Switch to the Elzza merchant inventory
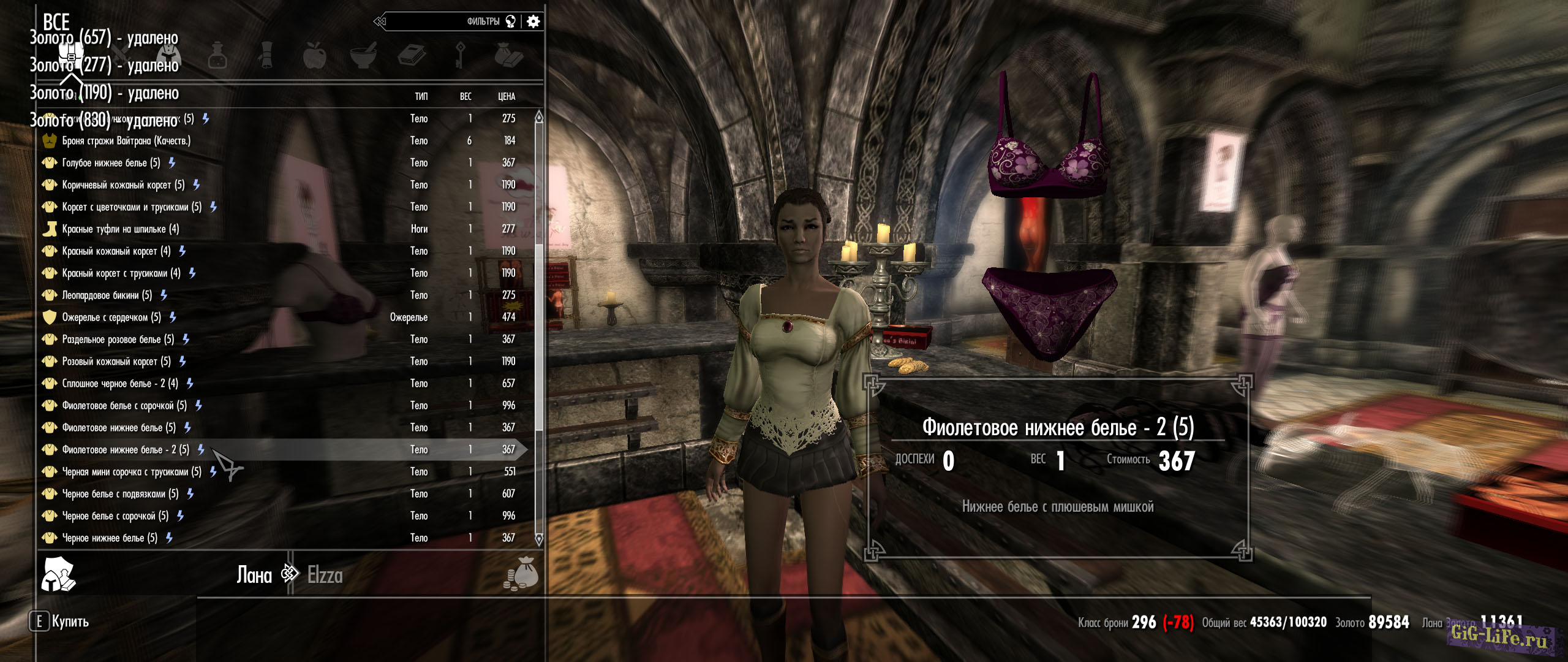Image resolution: width=1568 pixels, height=662 pixels. (325, 575)
